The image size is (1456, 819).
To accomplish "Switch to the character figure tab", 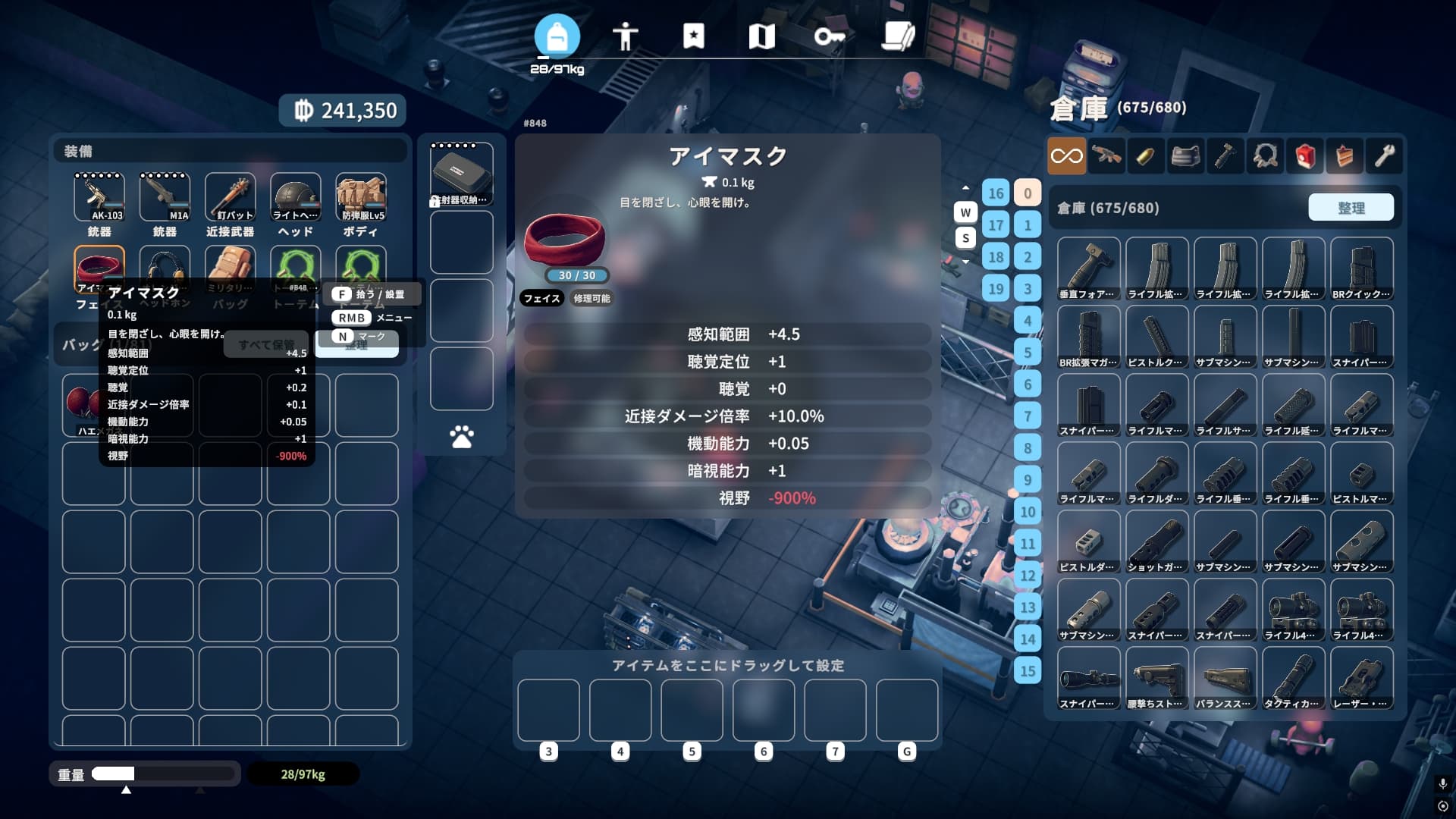I will click(625, 36).
